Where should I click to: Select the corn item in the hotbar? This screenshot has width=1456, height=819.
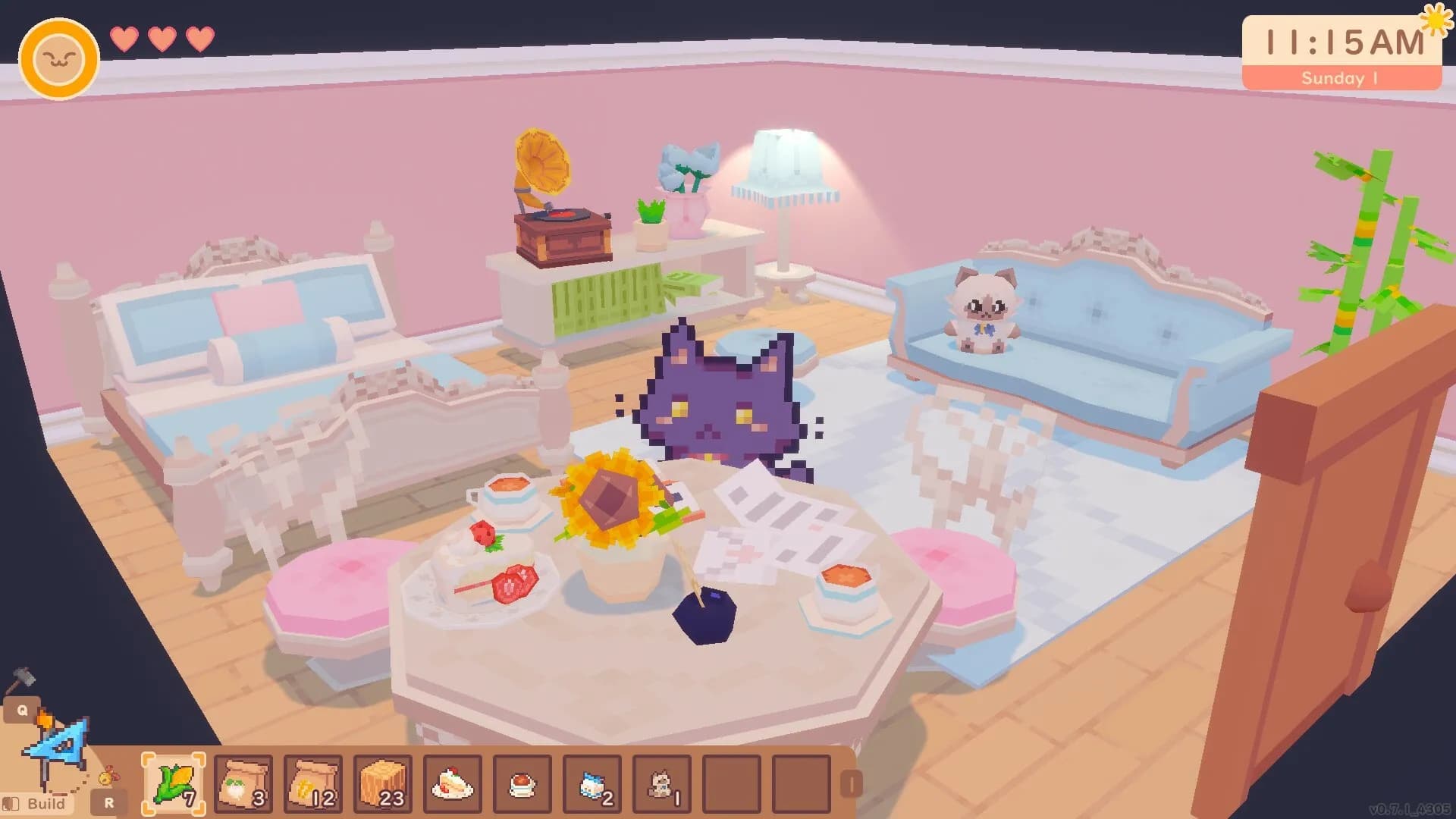pyautogui.click(x=173, y=783)
